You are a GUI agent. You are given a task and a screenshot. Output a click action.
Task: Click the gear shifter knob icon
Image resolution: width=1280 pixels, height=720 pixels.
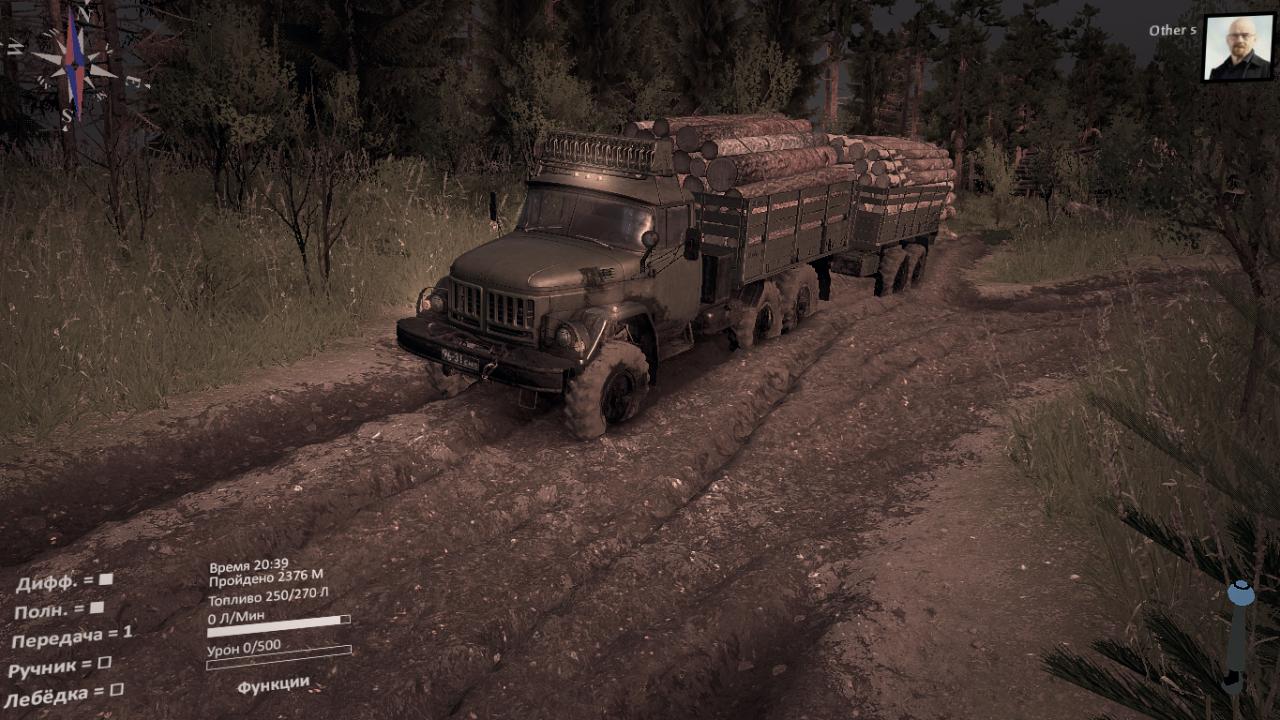tap(1240, 594)
